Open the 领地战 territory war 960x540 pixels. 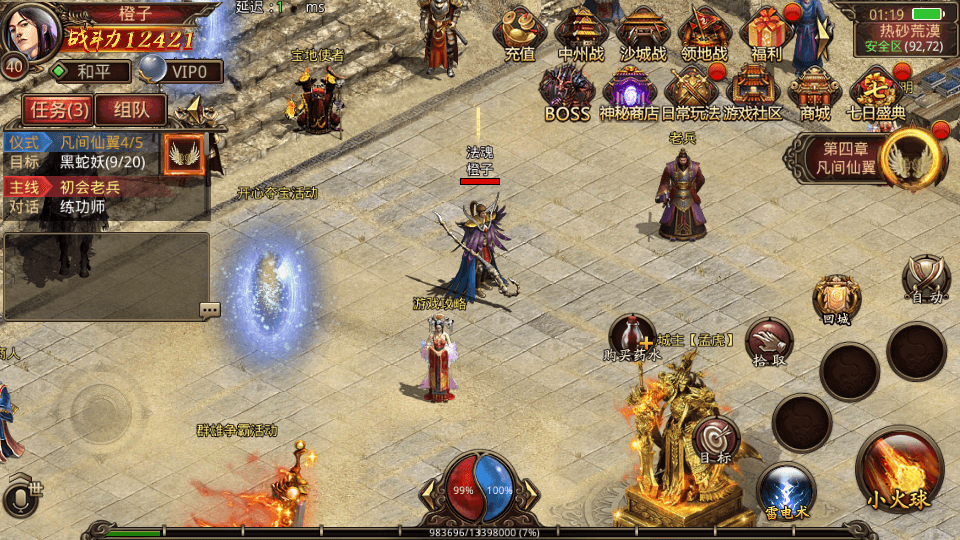[x=704, y=33]
